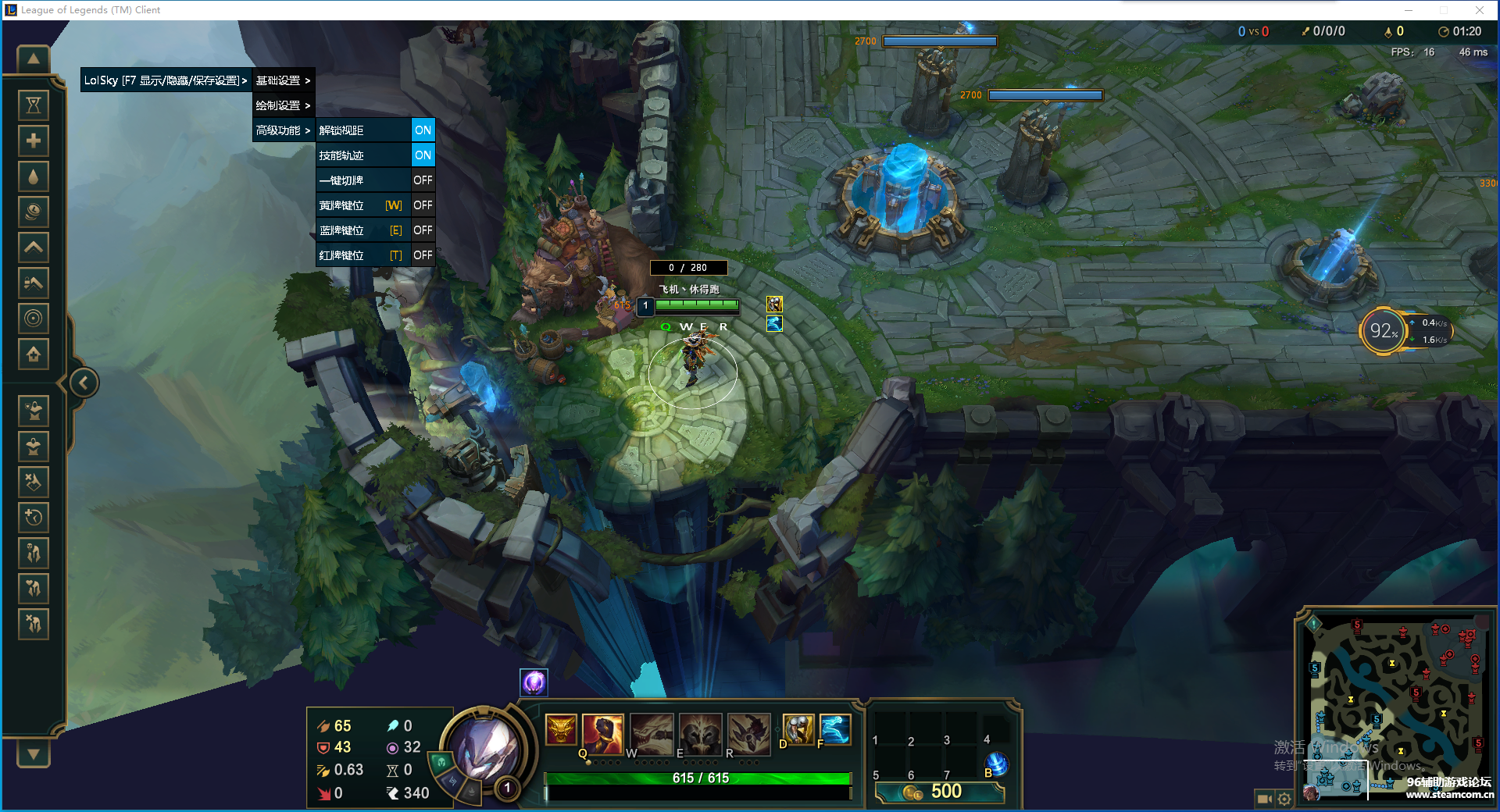Turn off the 解锁视距 ON toggle
The image size is (1500, 812).
click(x=423, y=130)
